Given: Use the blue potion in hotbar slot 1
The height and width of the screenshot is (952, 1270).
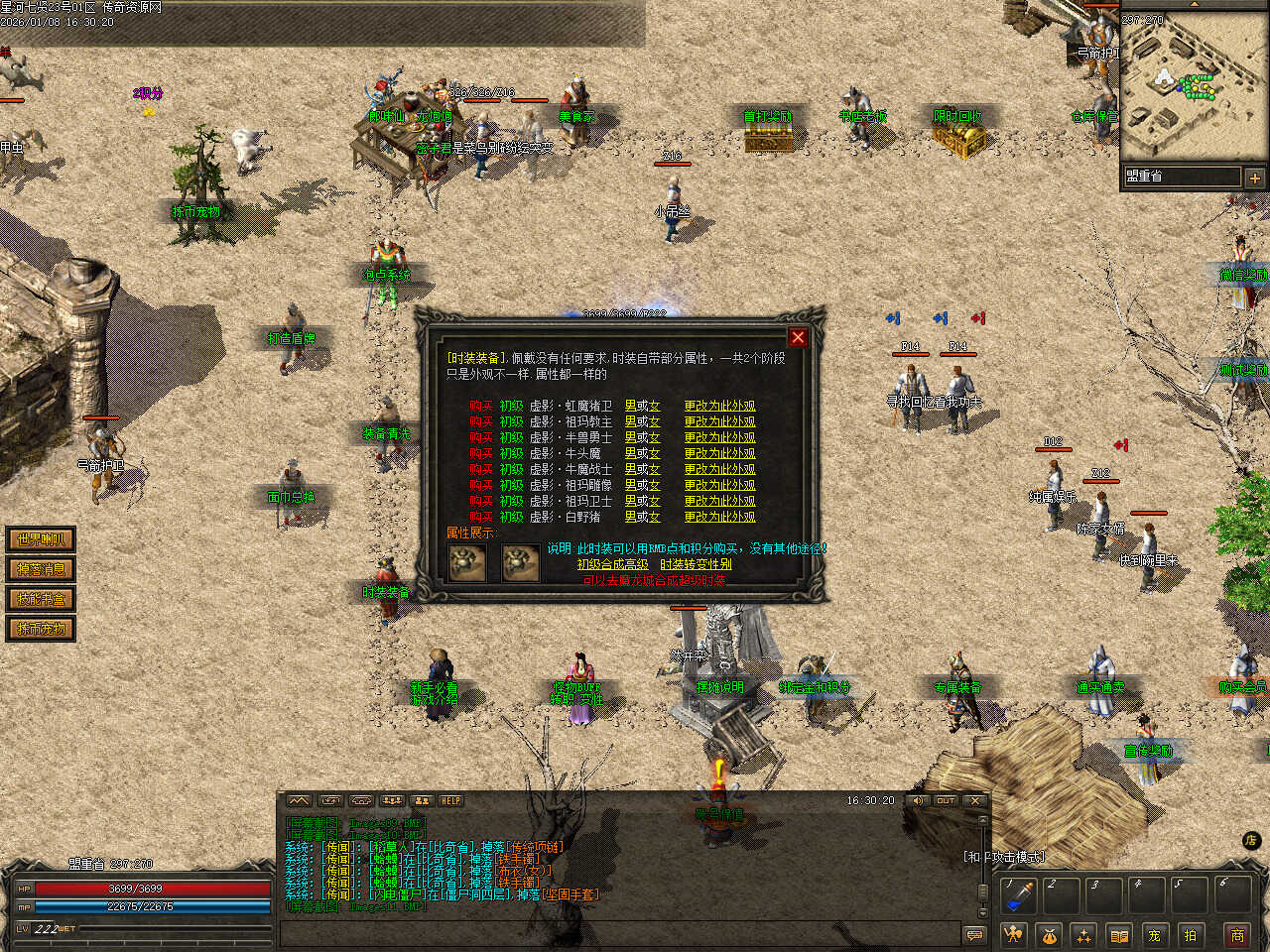Looking at the screenshot, I should point(1019,896).
